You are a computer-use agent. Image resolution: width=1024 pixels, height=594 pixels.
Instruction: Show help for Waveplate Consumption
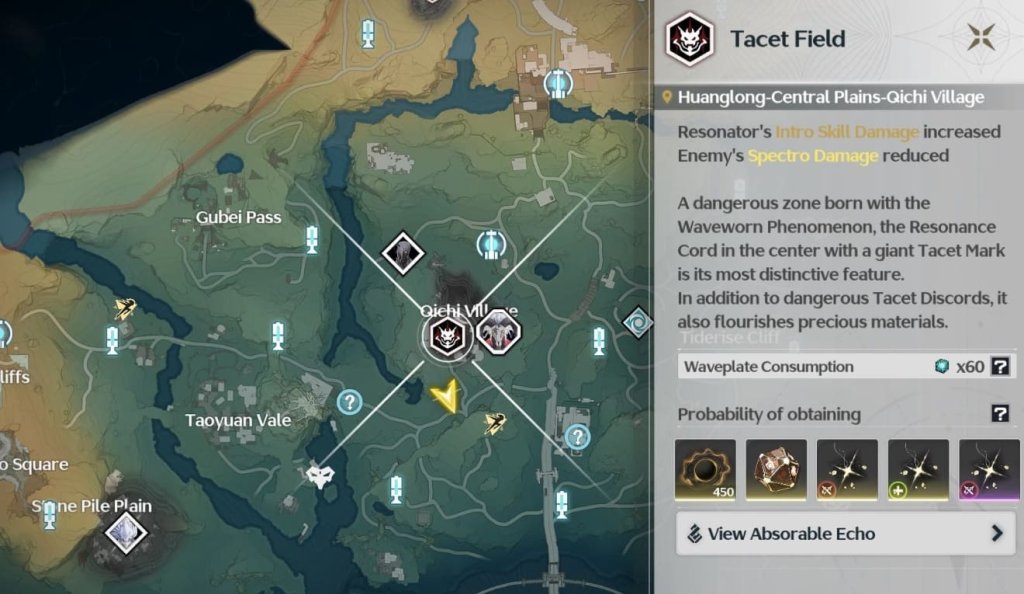[x=999, y=366]
